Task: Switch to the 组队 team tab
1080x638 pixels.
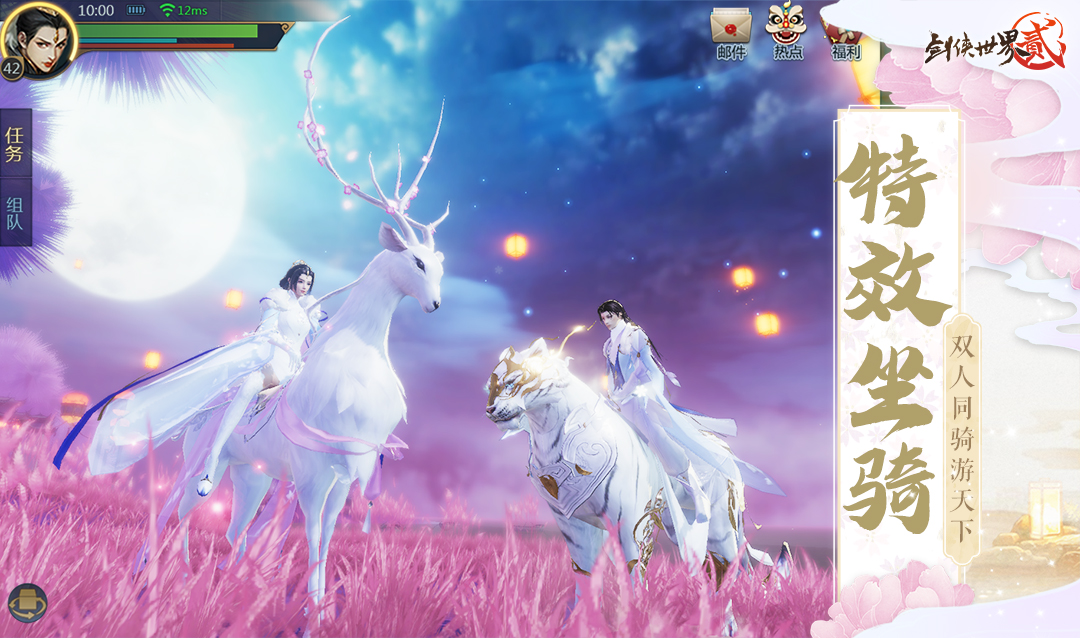Action: click(x=15, y=212)
